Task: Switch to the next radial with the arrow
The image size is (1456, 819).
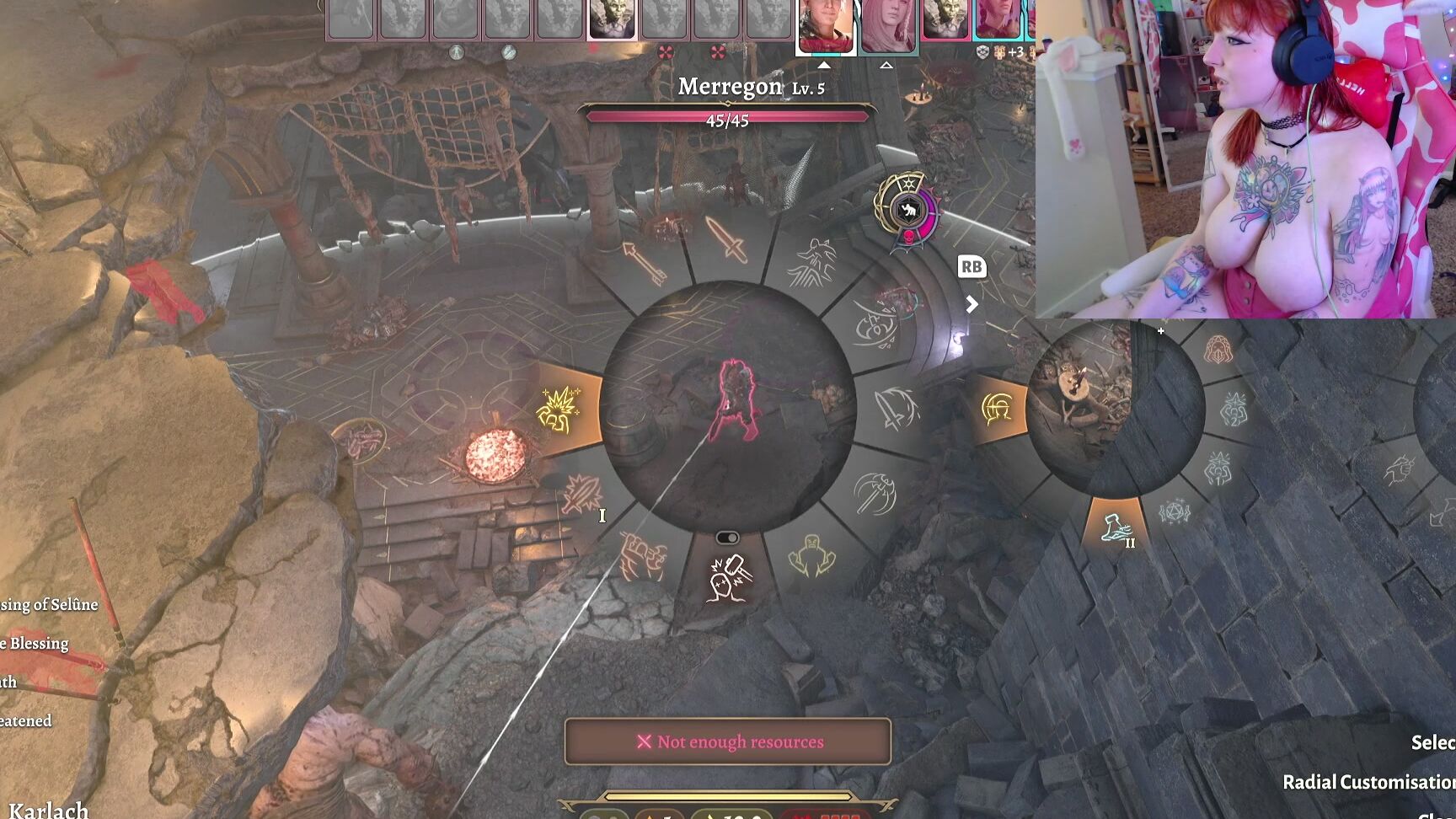Action: click(972, 304)
